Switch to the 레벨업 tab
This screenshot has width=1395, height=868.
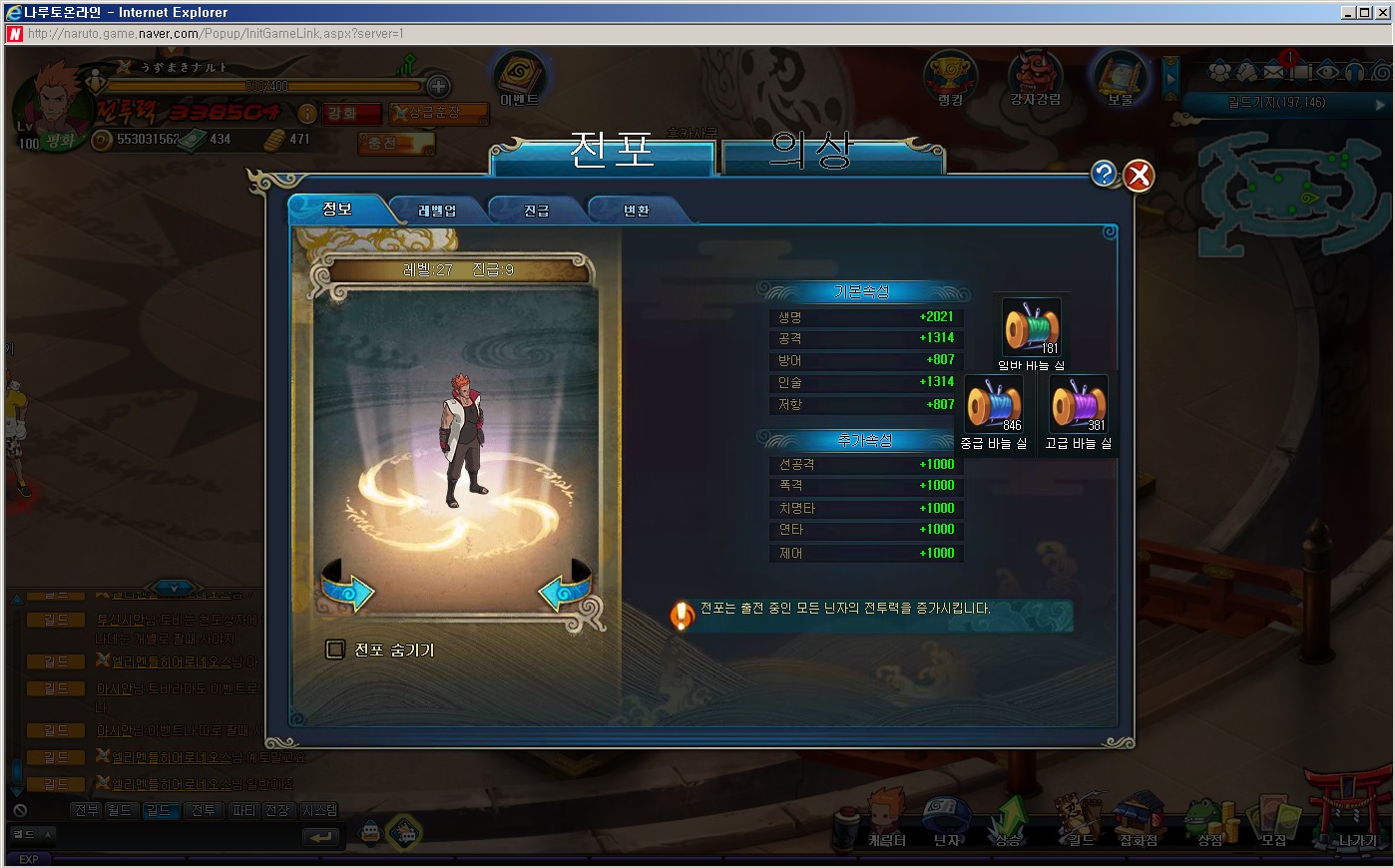point(437,211)
